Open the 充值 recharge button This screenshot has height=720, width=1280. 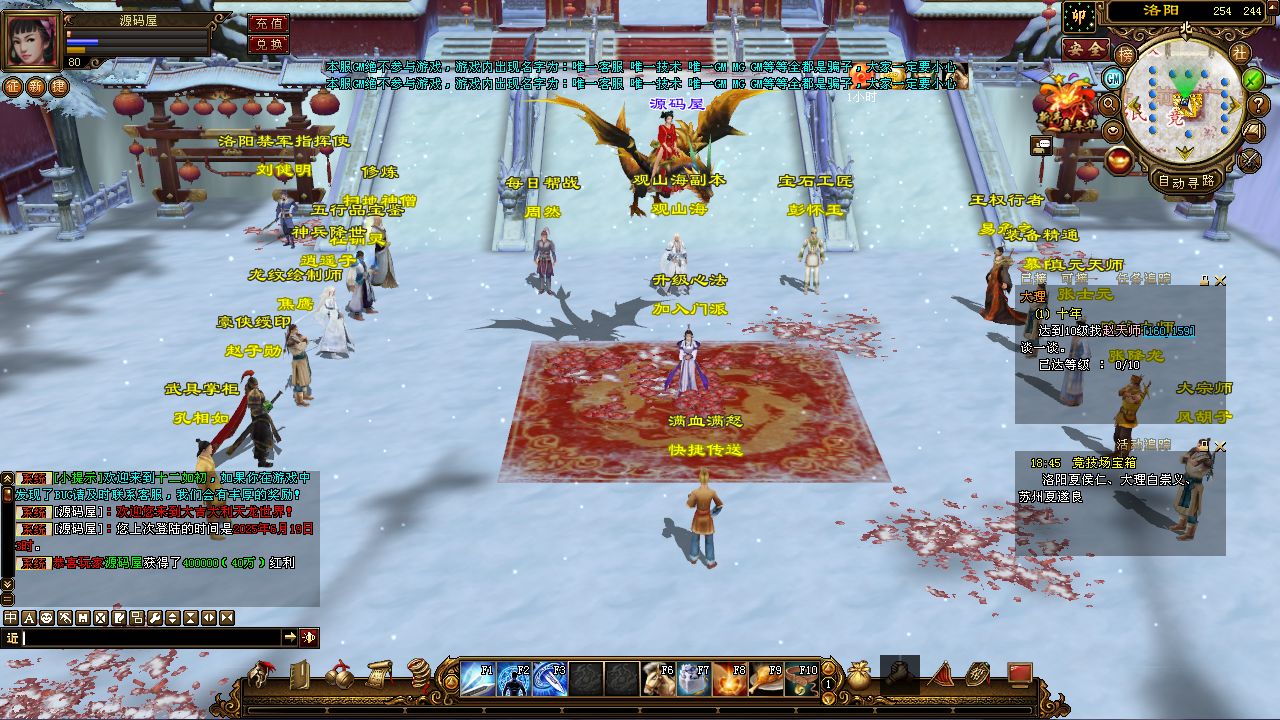pyautogui.click(x=267, y=23)
